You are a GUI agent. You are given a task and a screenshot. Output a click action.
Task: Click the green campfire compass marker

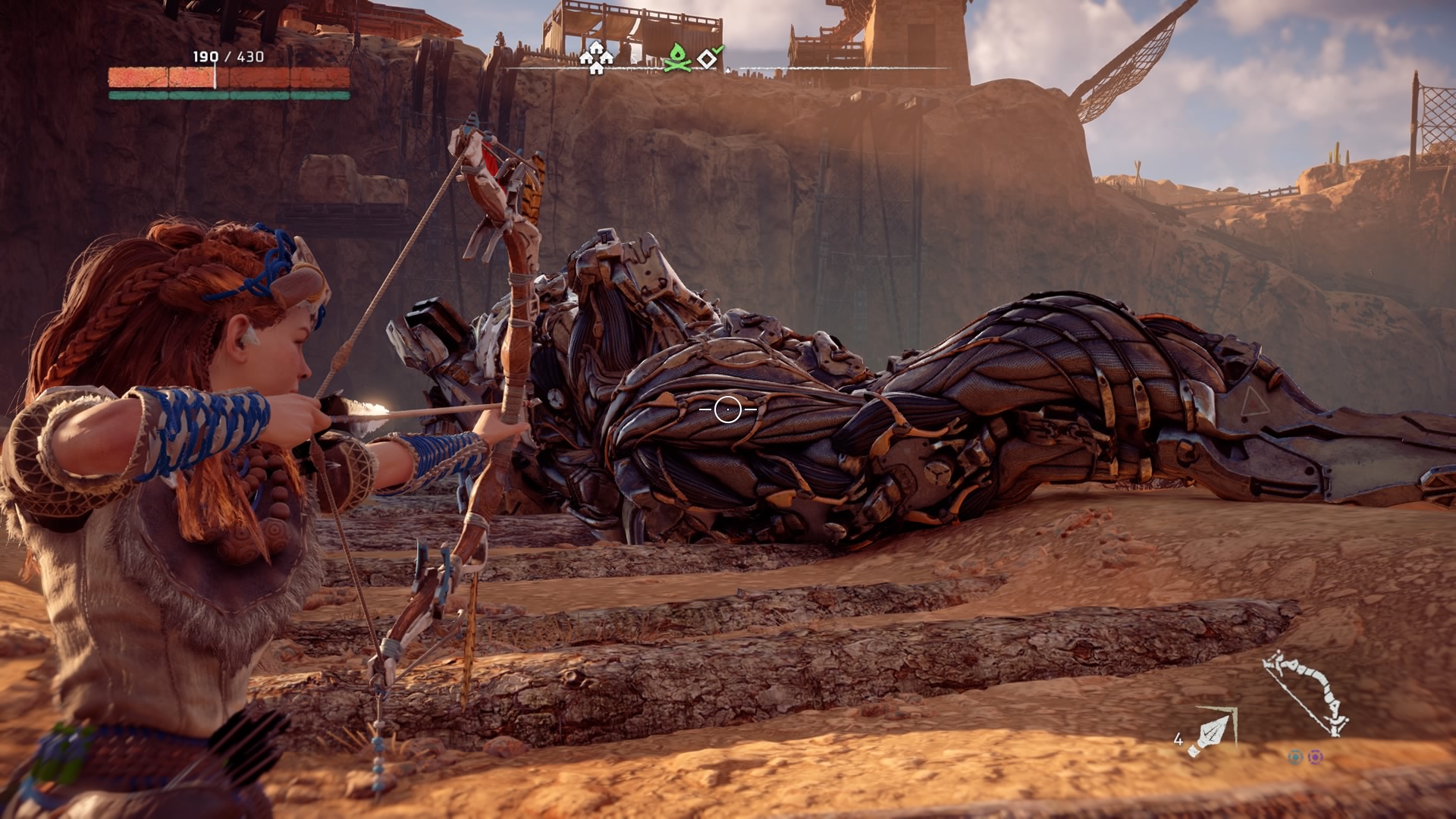(676, 58)
